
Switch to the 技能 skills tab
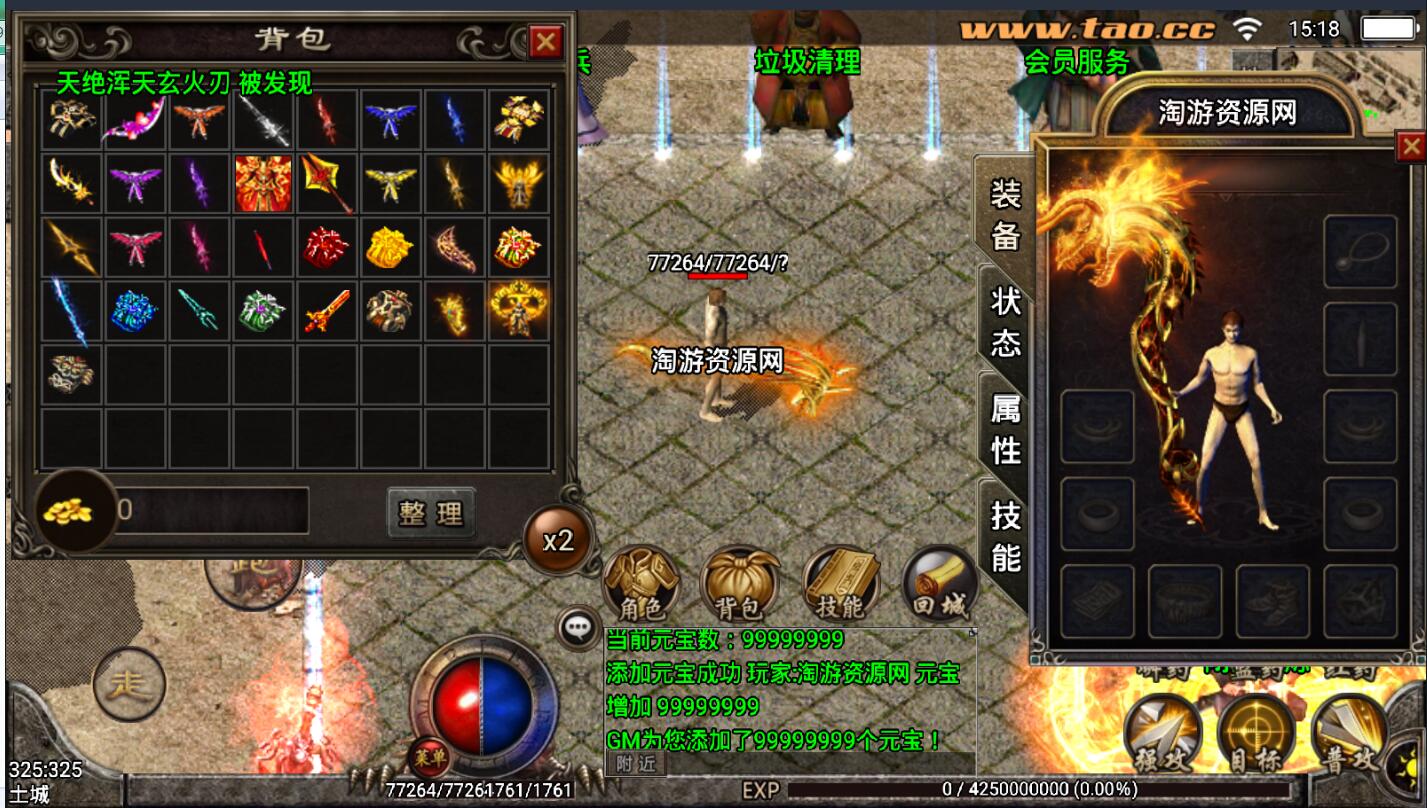pyautogui.click(x=1004, y=535)
